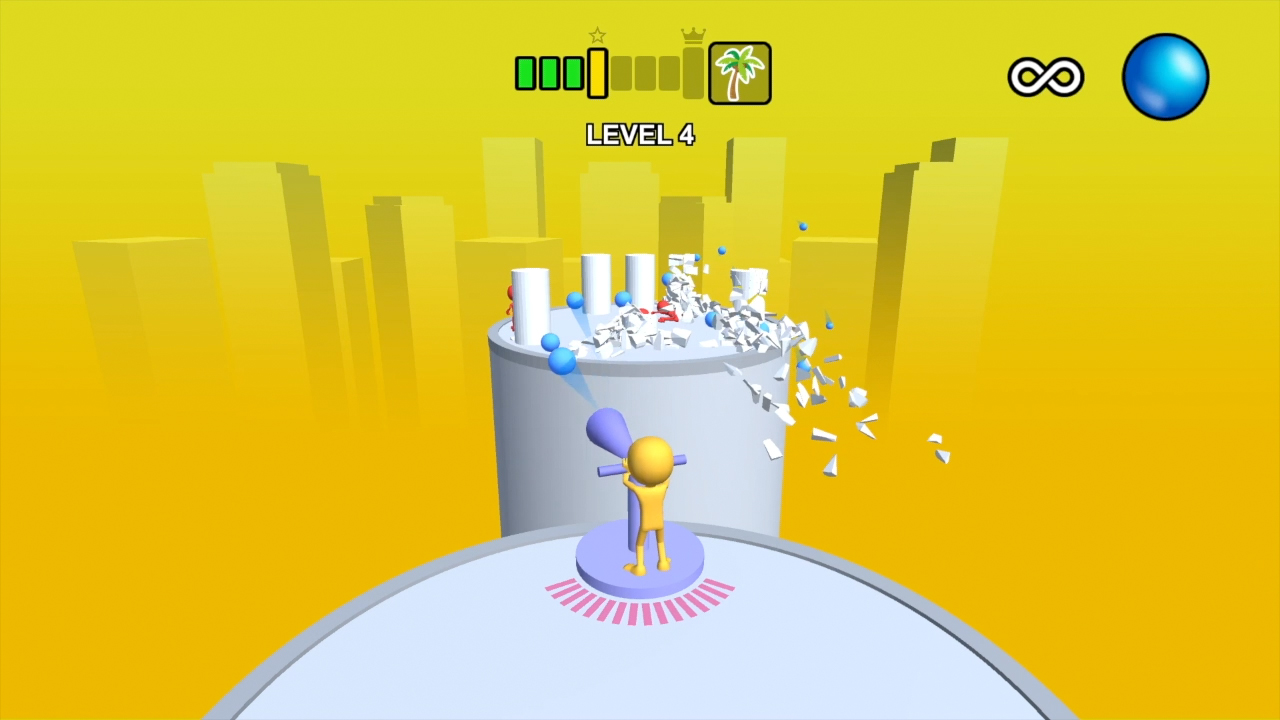This screenshot has height=720, width=1280.
Task: Tap the tall unfilled segment below the crown
Action: [693, 73]
